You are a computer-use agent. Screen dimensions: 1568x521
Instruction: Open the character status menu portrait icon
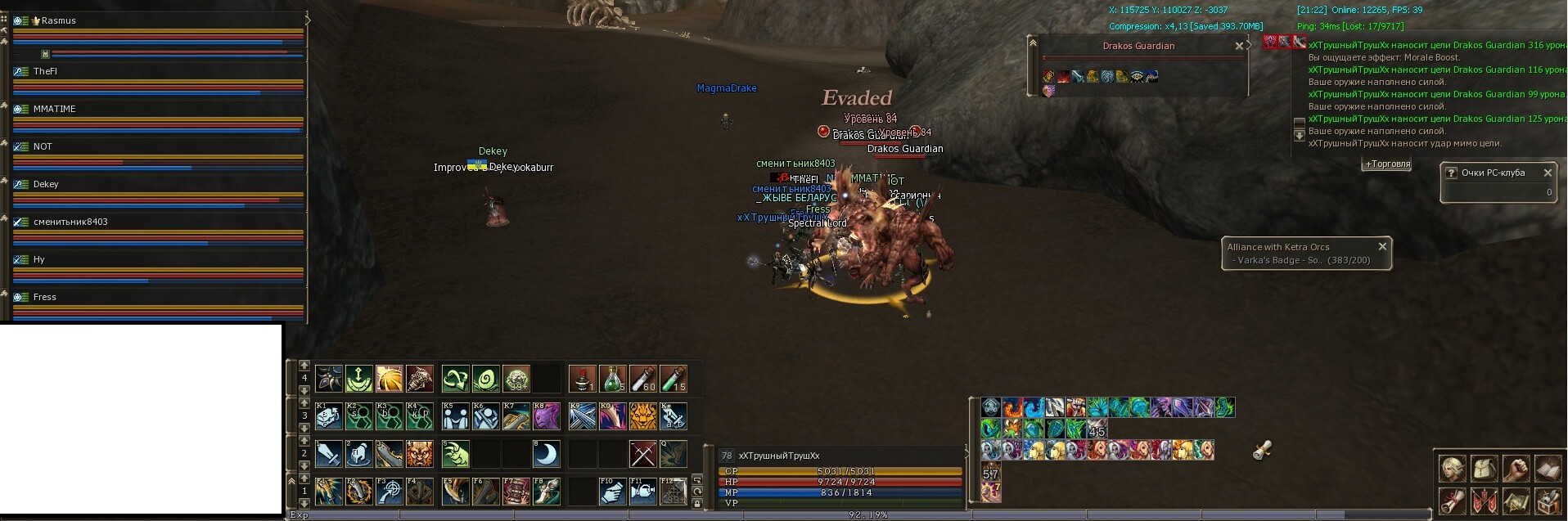pos(1453,469)
